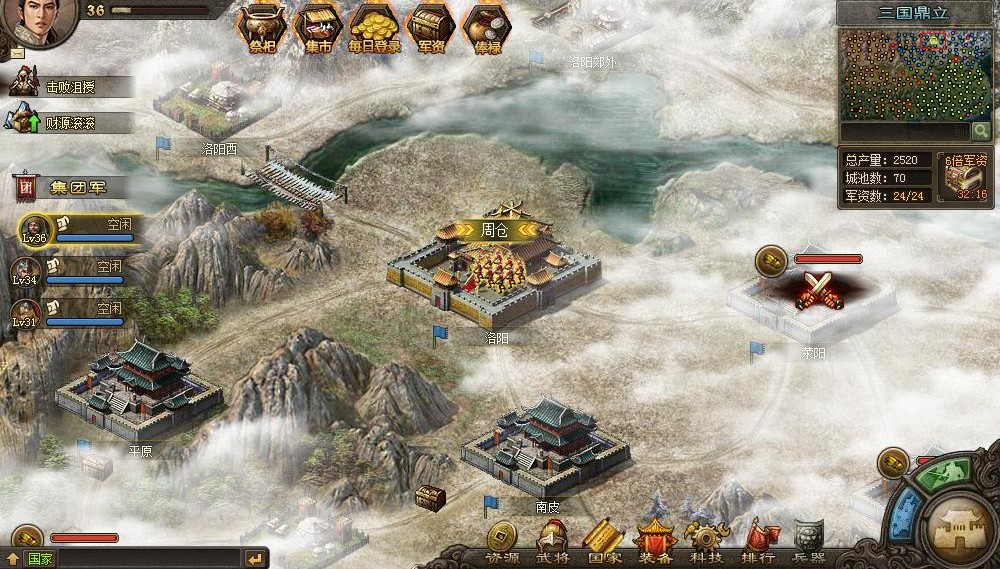This screenshot has height=569, width=1000.
Task: Select the Lv34 general in the army list
Action: (68, 272)
